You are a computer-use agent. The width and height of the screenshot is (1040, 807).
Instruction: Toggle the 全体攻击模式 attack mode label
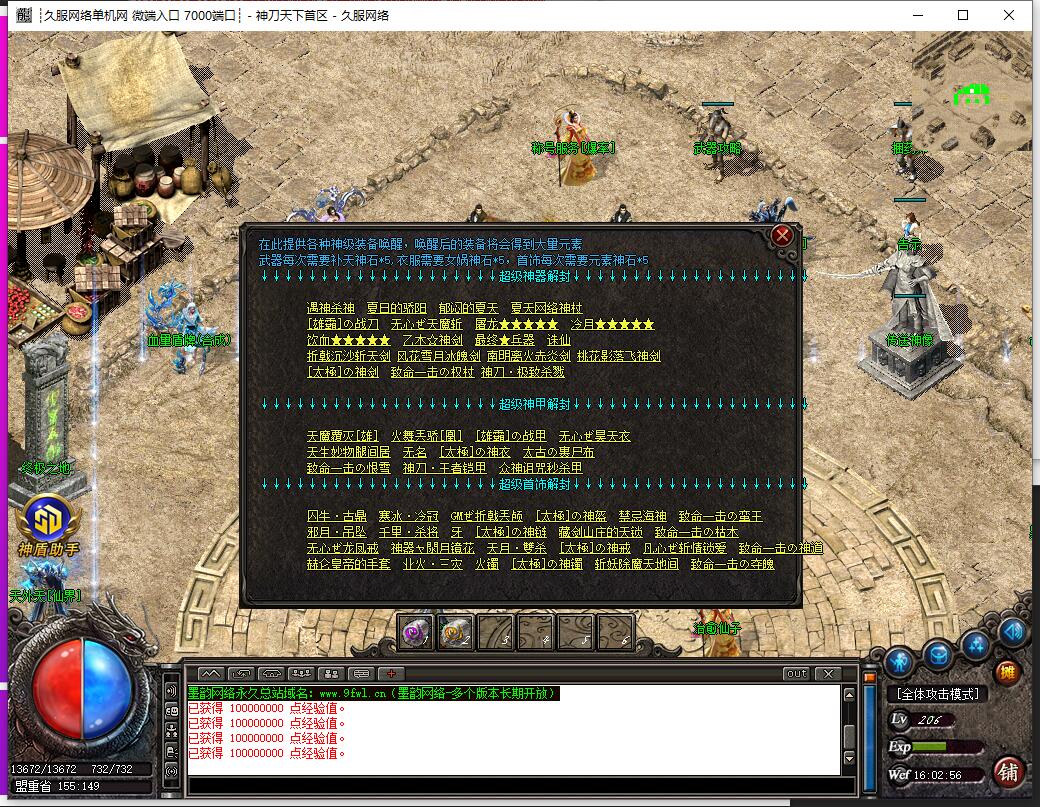pos(937,693)
